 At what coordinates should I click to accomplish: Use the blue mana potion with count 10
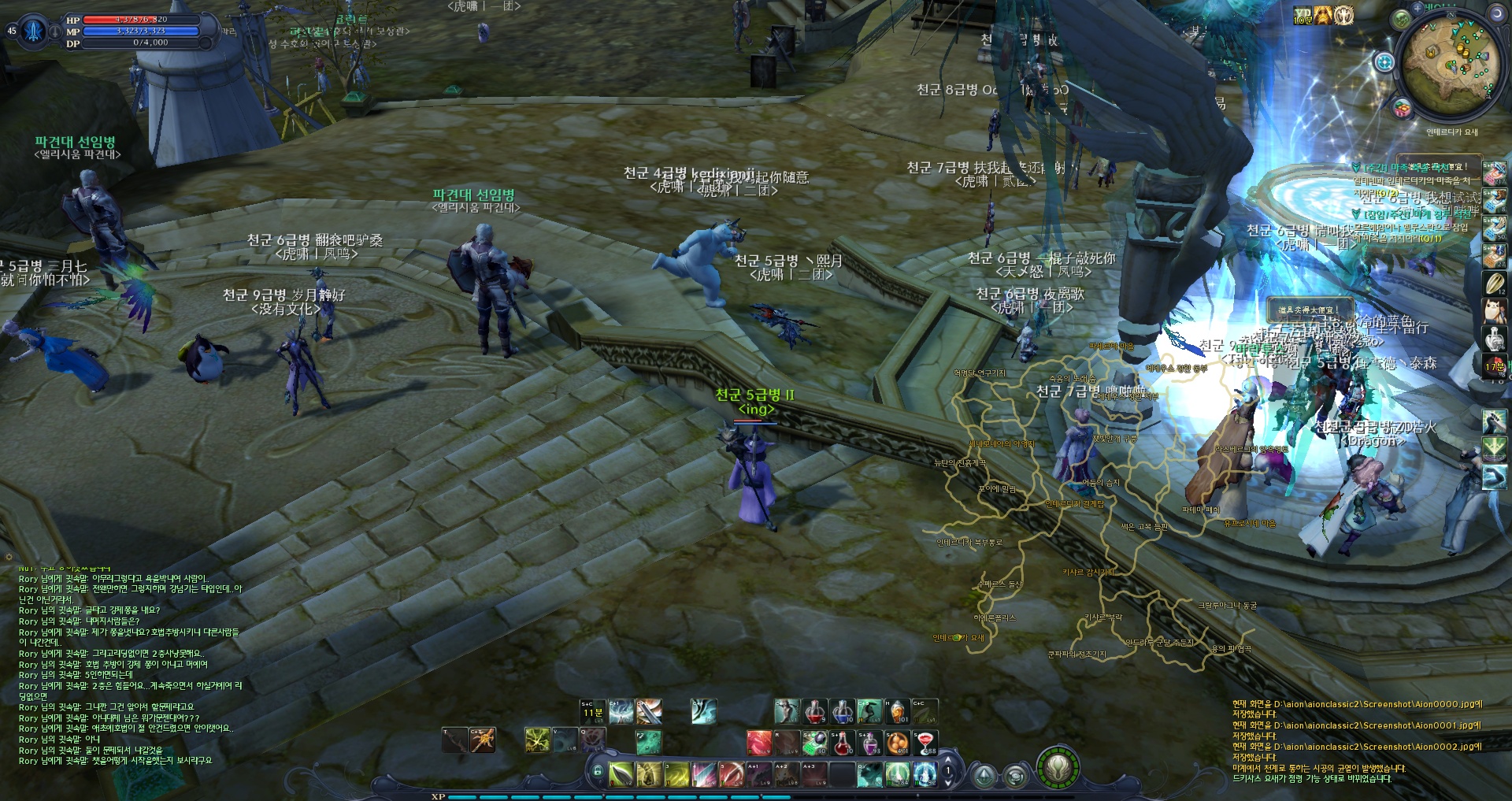click(842, 711)
